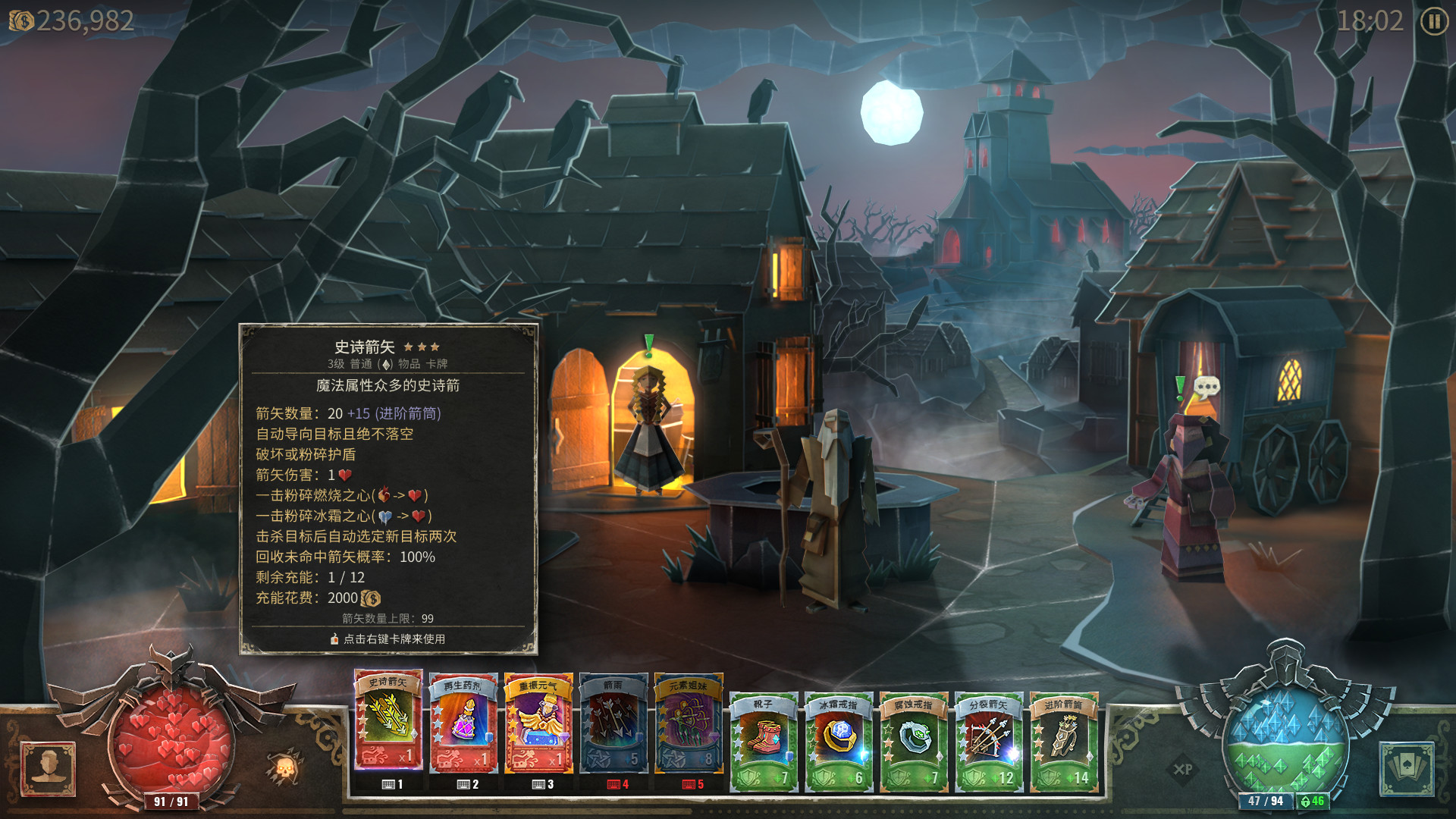The height and width of the screenshot is (819, 1456).
Task: Click the 靴子 (Boots) equipment card
Action: point(764,736)
